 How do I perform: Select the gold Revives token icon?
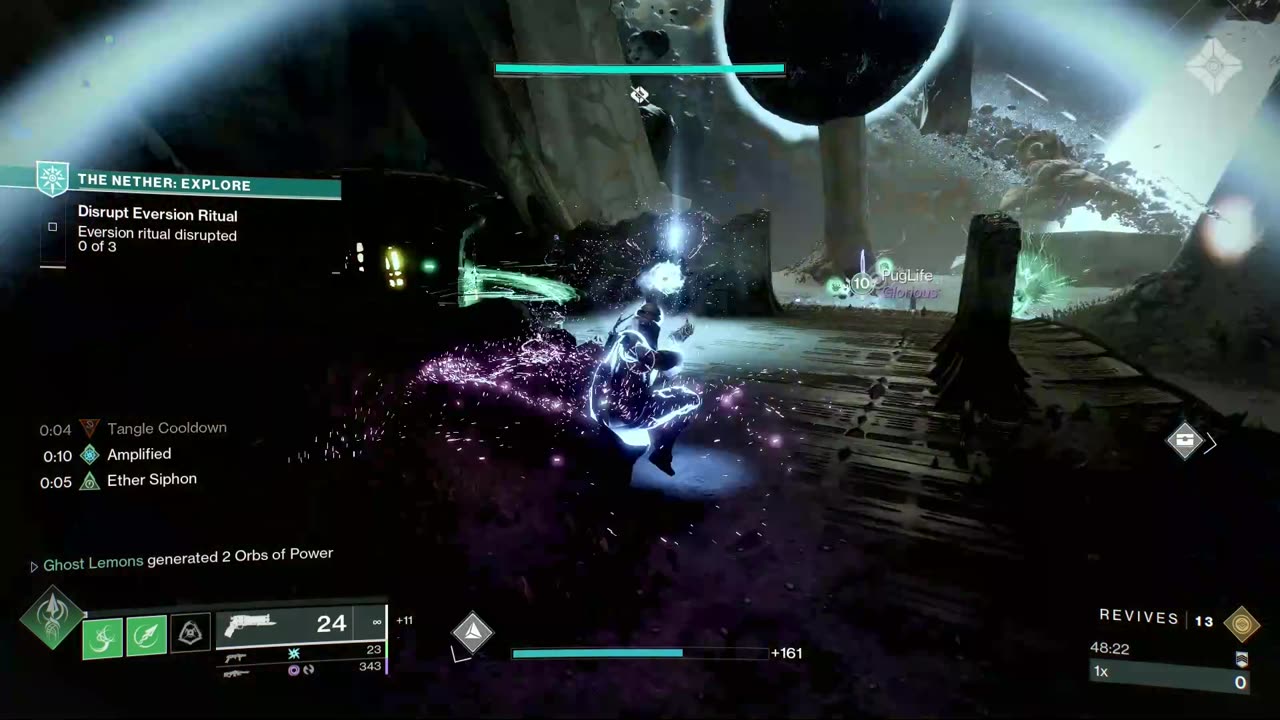coord(1241,622)
